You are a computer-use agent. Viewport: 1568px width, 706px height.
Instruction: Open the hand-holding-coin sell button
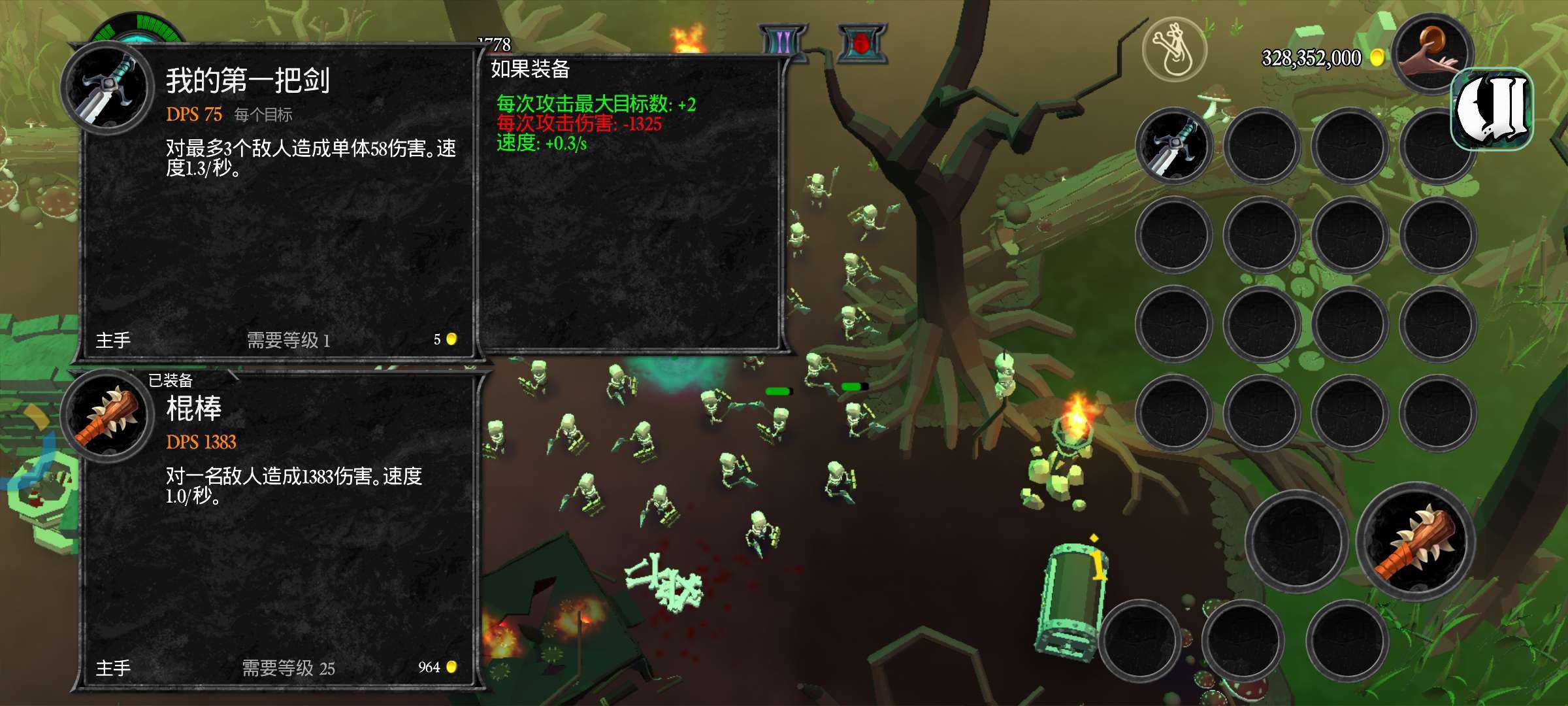(1431, 54)
